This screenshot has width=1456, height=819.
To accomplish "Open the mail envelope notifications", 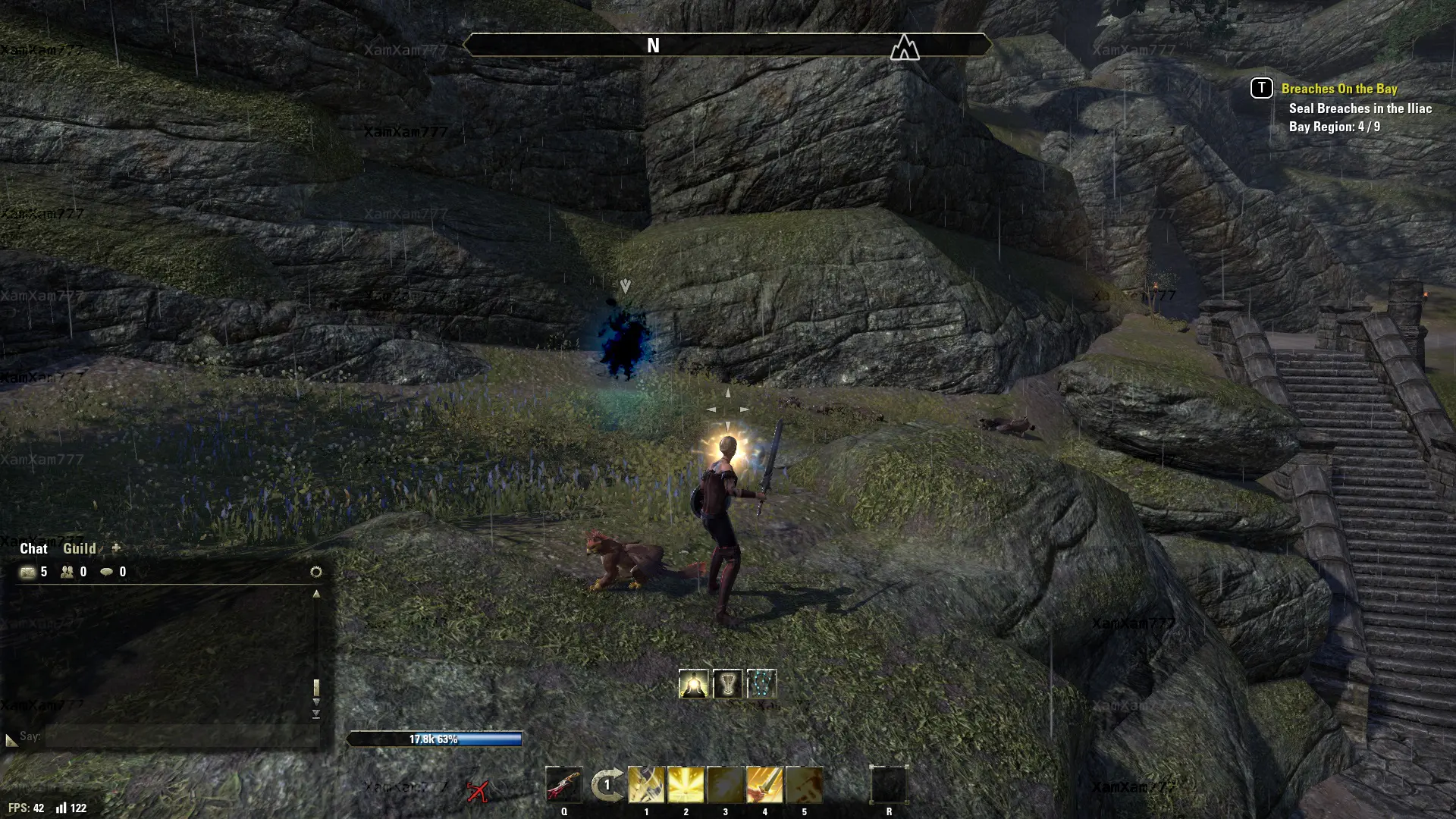I will [x=28, y=572].
